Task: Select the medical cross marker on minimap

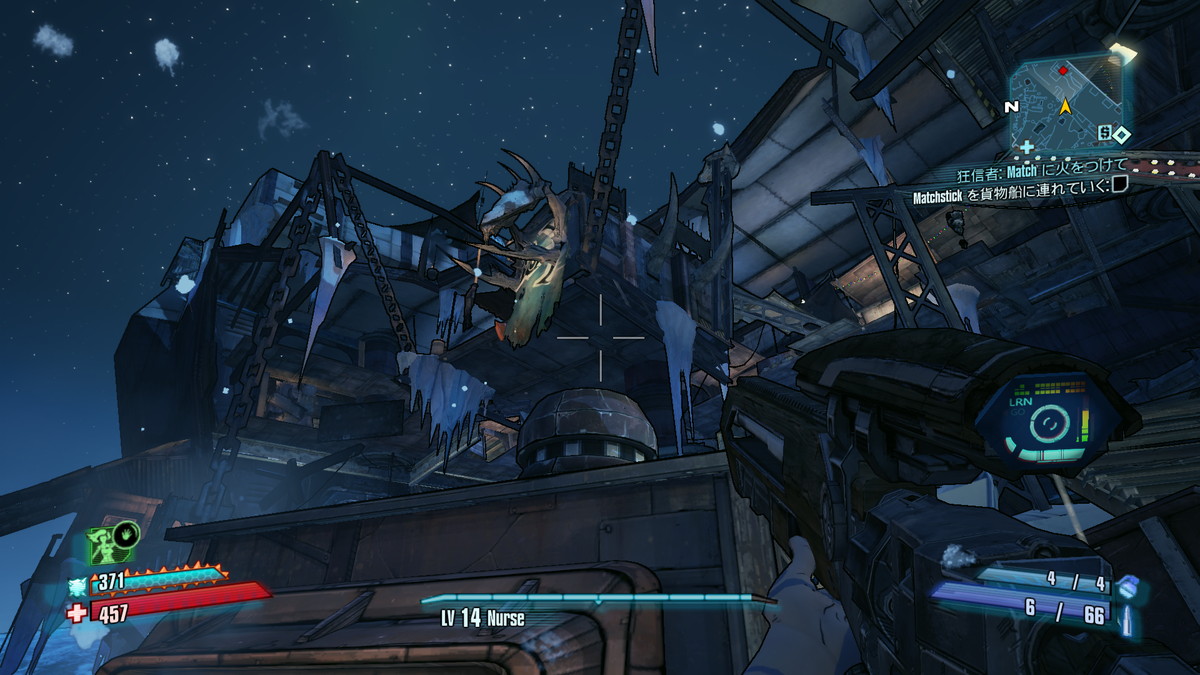Action: pos(1026,147)
